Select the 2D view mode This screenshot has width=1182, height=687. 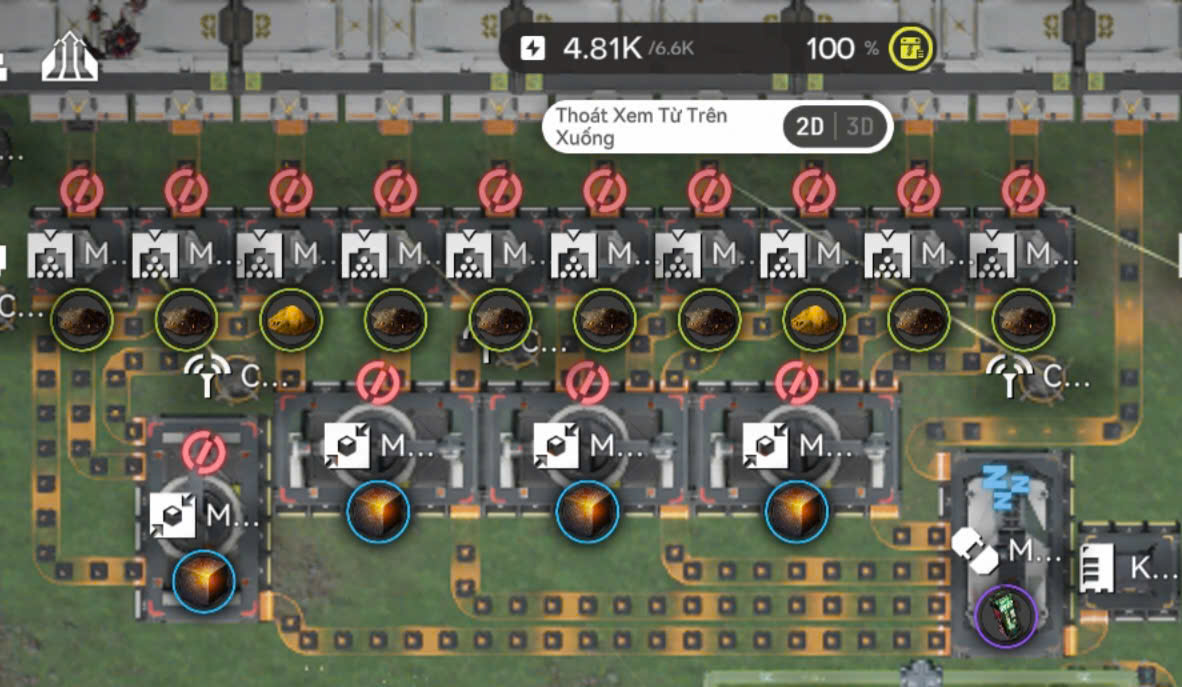pyautogui.click(x=811, y=127)
